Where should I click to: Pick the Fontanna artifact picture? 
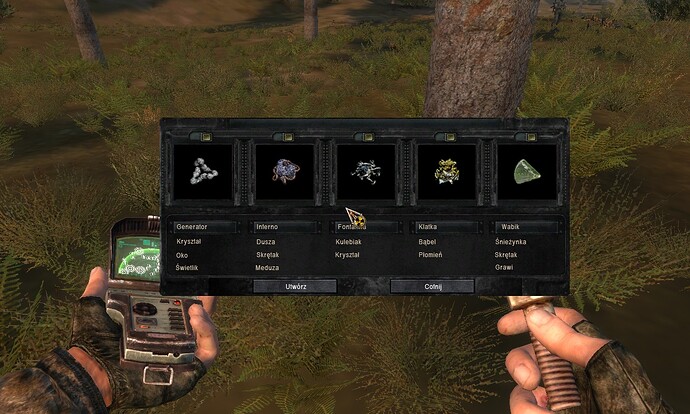pos(365,170)
